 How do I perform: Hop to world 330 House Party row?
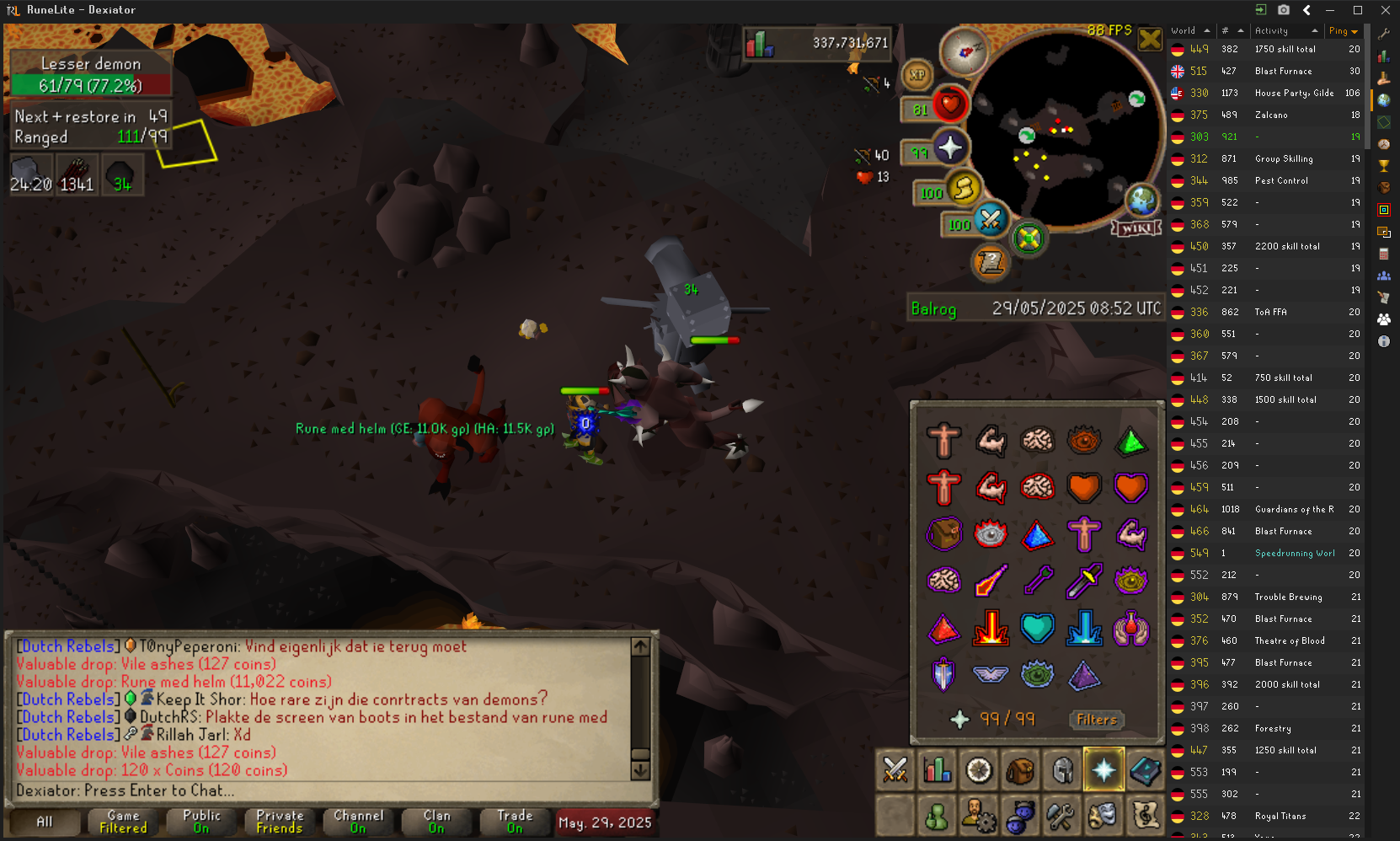(x=1264, y=94)
